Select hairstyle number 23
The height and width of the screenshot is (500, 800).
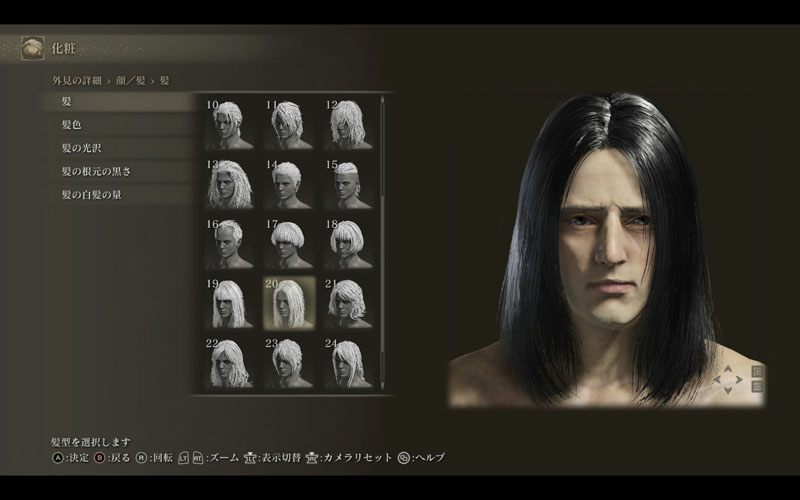point(289,362)
